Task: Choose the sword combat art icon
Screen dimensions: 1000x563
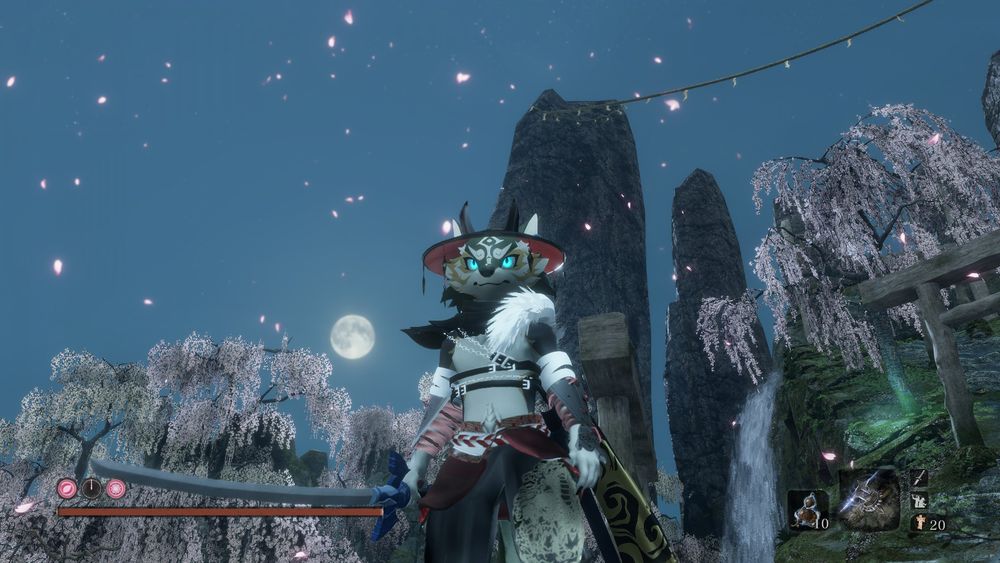Action: [919, 479]
